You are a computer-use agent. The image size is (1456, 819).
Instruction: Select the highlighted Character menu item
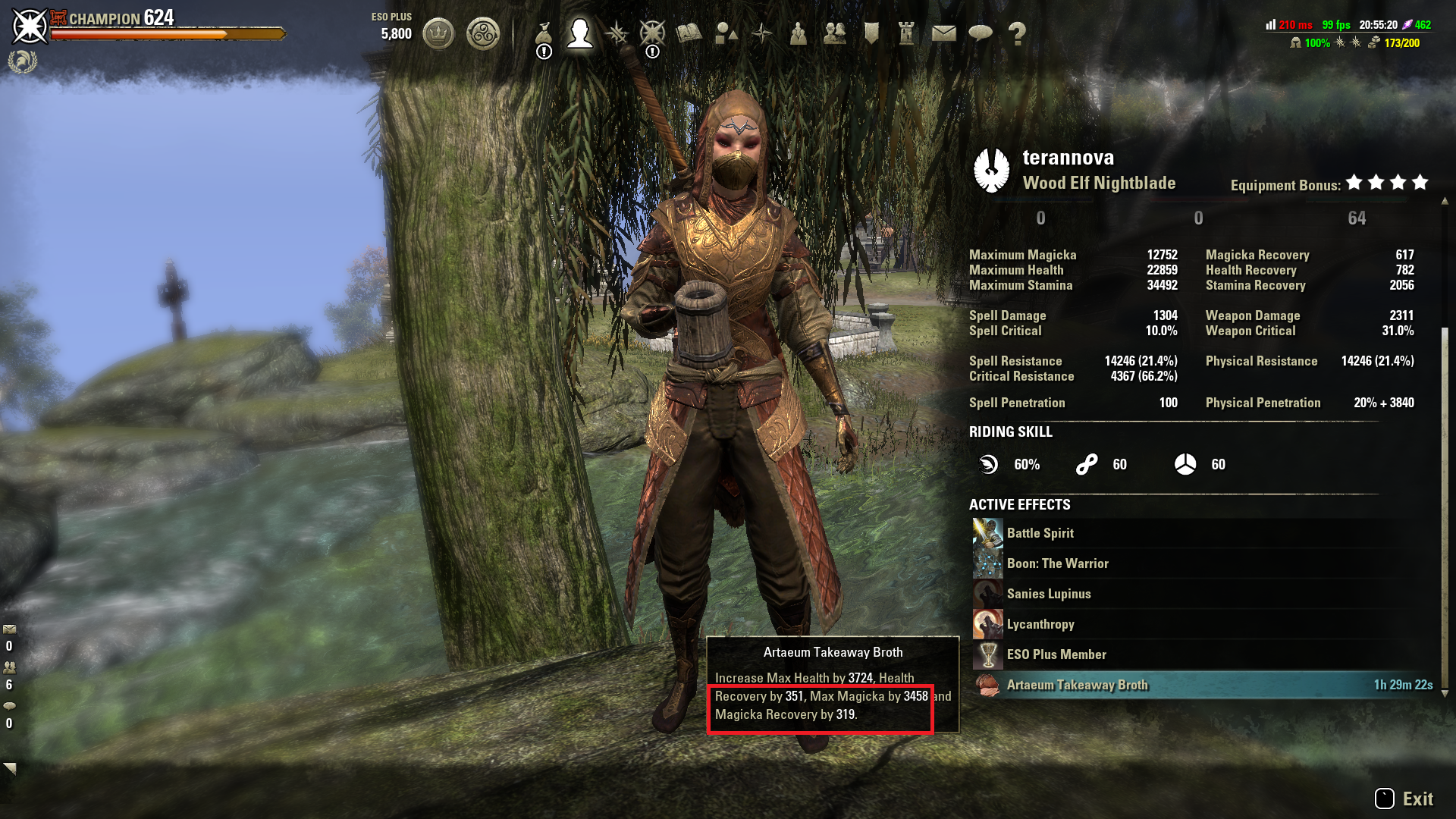(582, 33)
